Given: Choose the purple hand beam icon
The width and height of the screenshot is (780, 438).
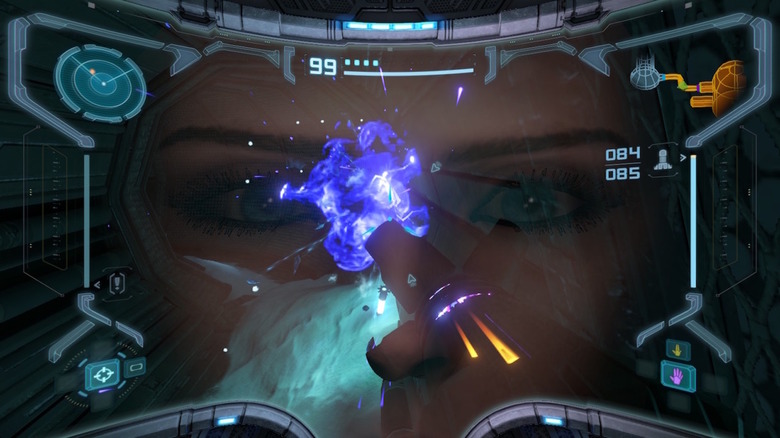Looking at the screenshot, I should tap(677, 377).
